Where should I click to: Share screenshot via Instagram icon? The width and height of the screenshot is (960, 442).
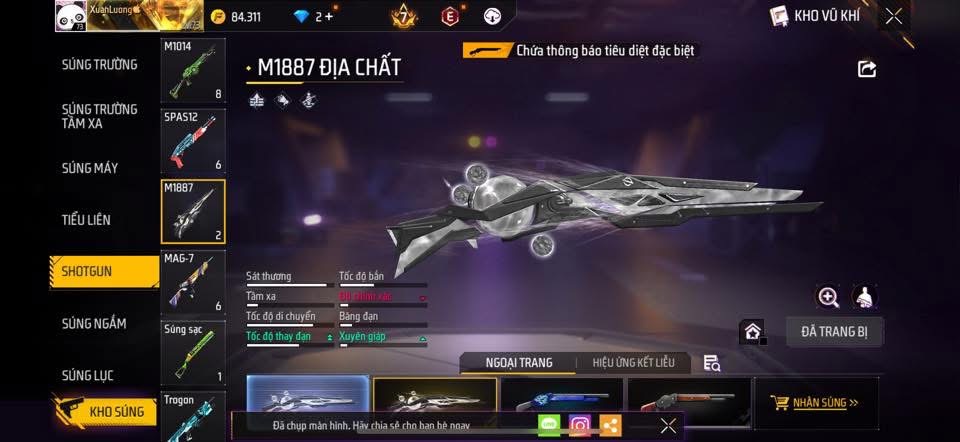tap(580, 426)
